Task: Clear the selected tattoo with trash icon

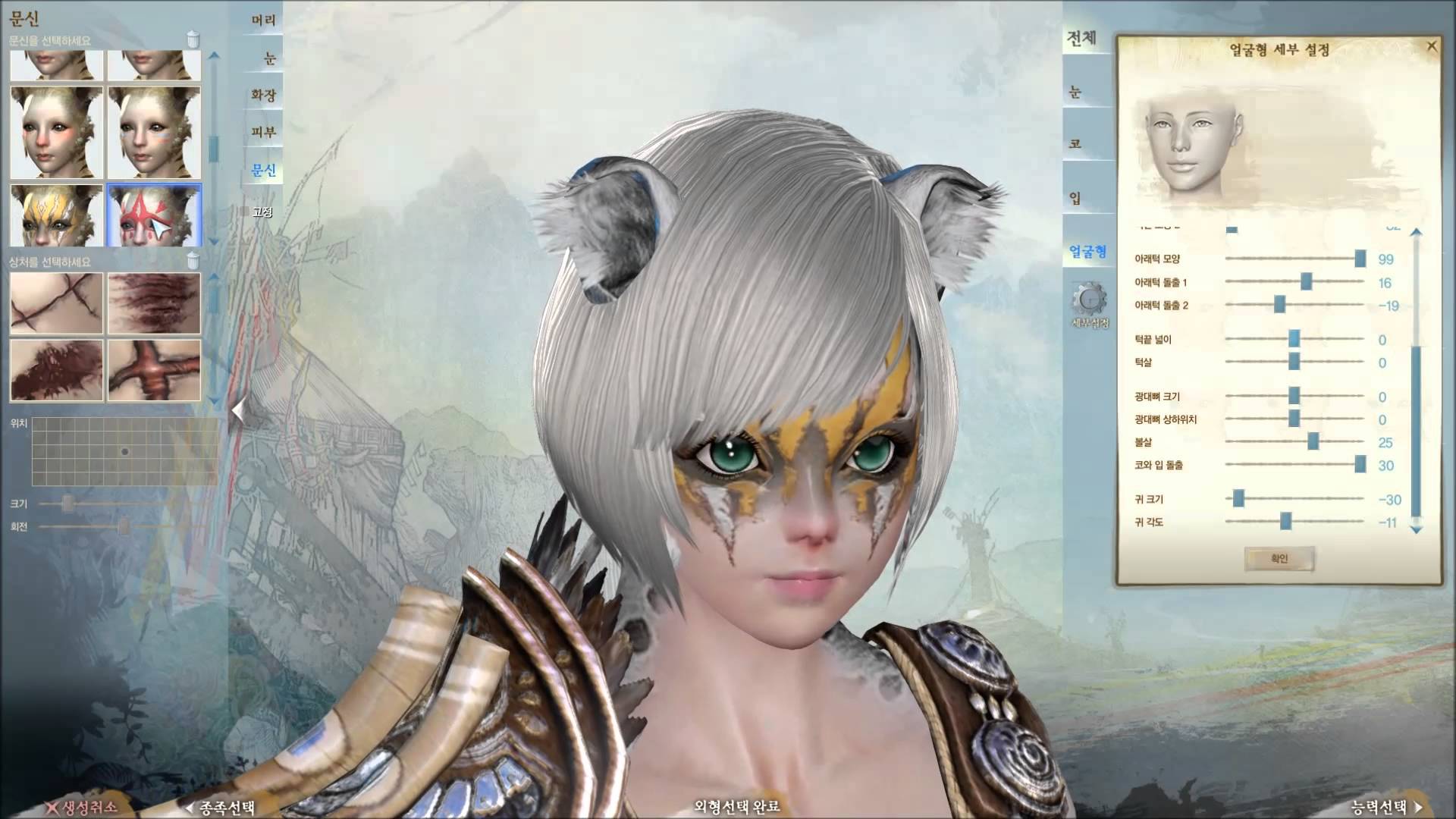Action: click(193, 39)
